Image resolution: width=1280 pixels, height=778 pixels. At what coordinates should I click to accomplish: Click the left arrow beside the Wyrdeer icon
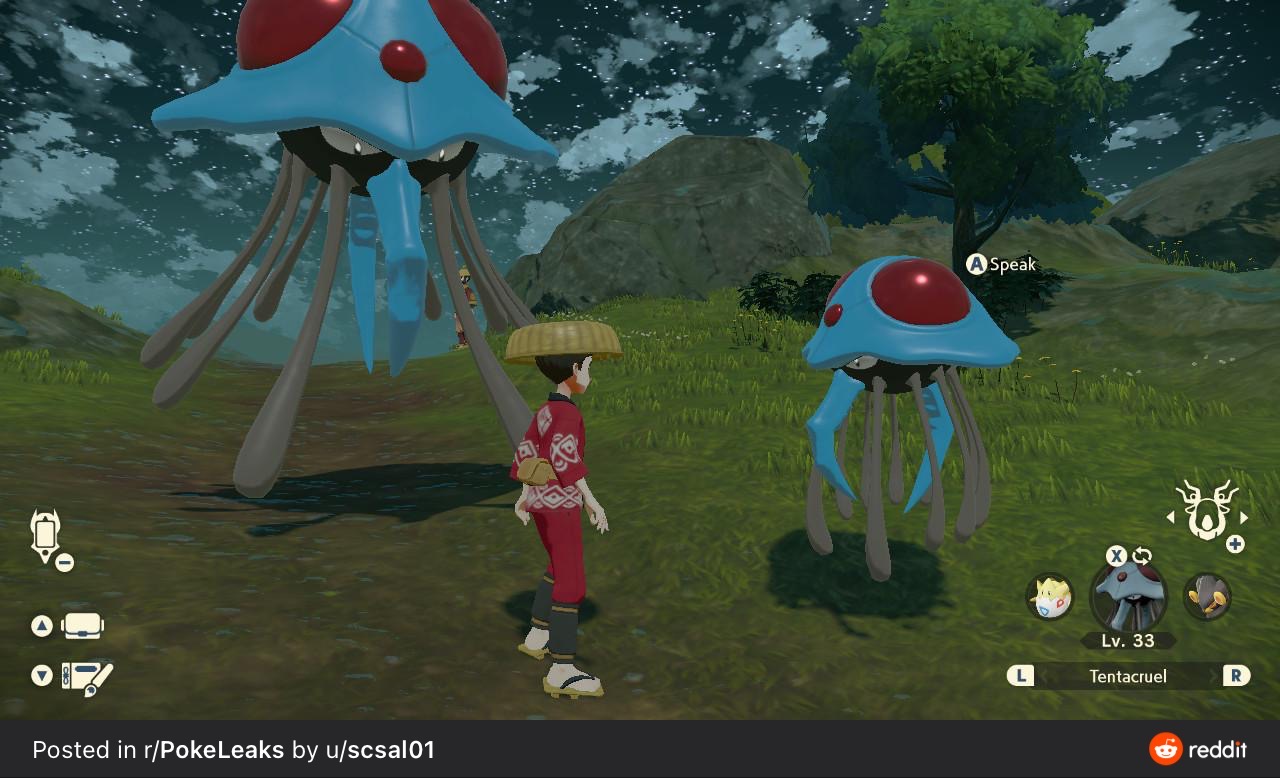pyautogui.click(x=1171, y=518)
